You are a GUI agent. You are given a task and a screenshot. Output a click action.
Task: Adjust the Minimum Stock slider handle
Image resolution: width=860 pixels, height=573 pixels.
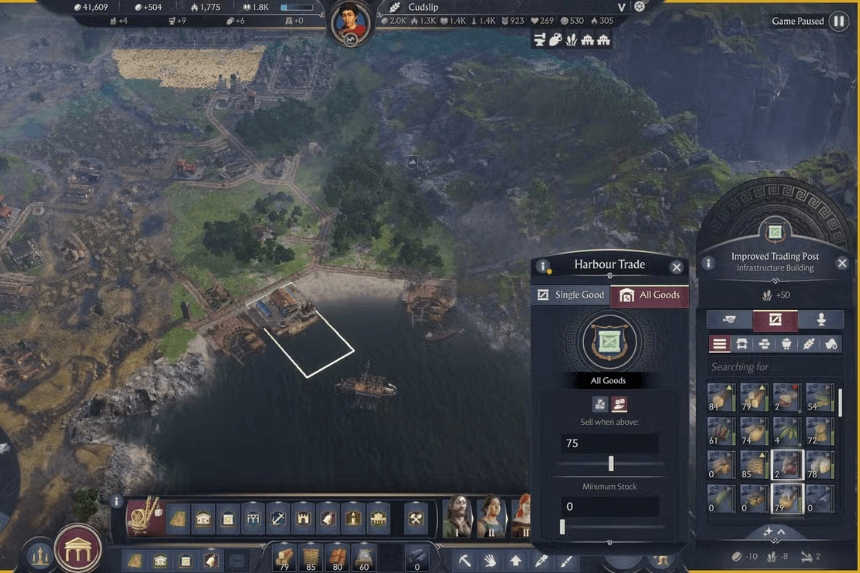pyautogui.click(x=562, y=527)
